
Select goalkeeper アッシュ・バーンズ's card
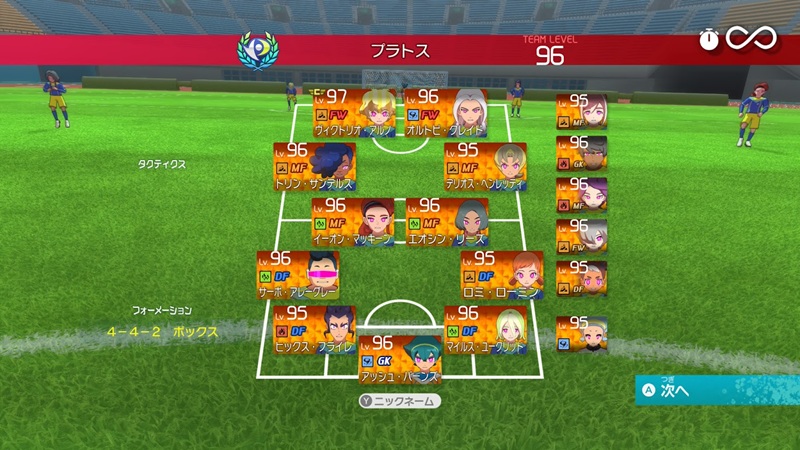point(399,358)
